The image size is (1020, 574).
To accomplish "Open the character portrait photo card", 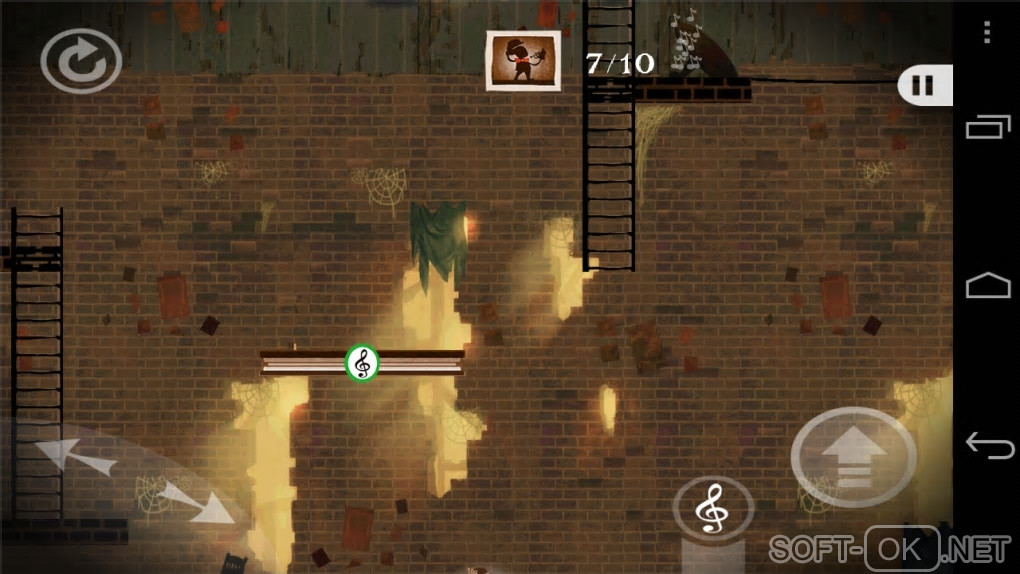I will pos(522,61).
